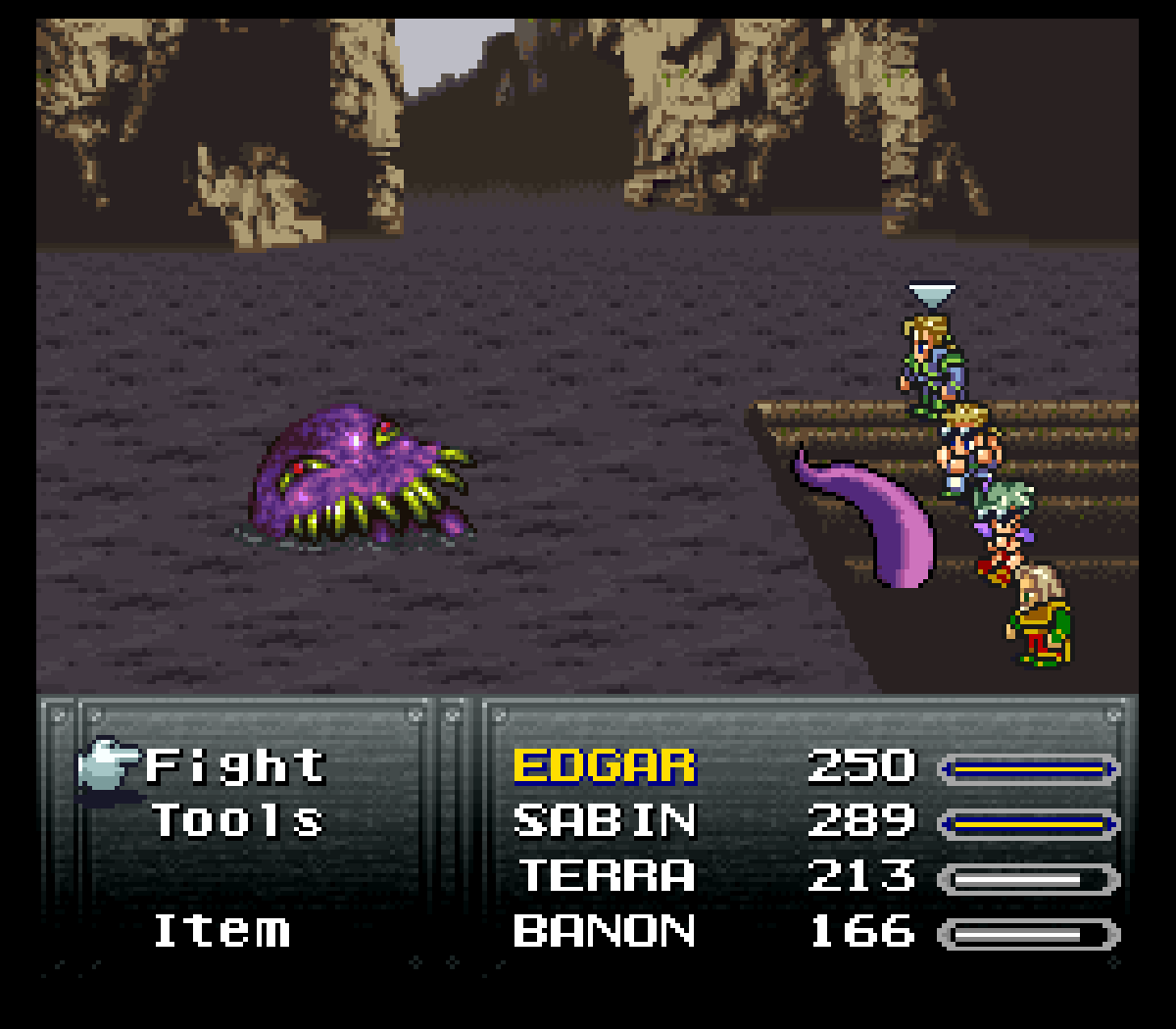The width and height of the screenshot is (1176, 1029).
Task: Choose the Fight command
Action: tap(235, 766)
